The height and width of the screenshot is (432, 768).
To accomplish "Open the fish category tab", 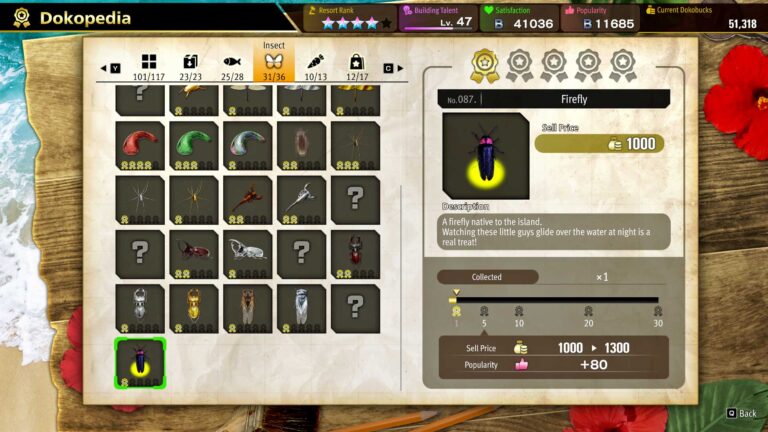I will (x=232, y=66).
